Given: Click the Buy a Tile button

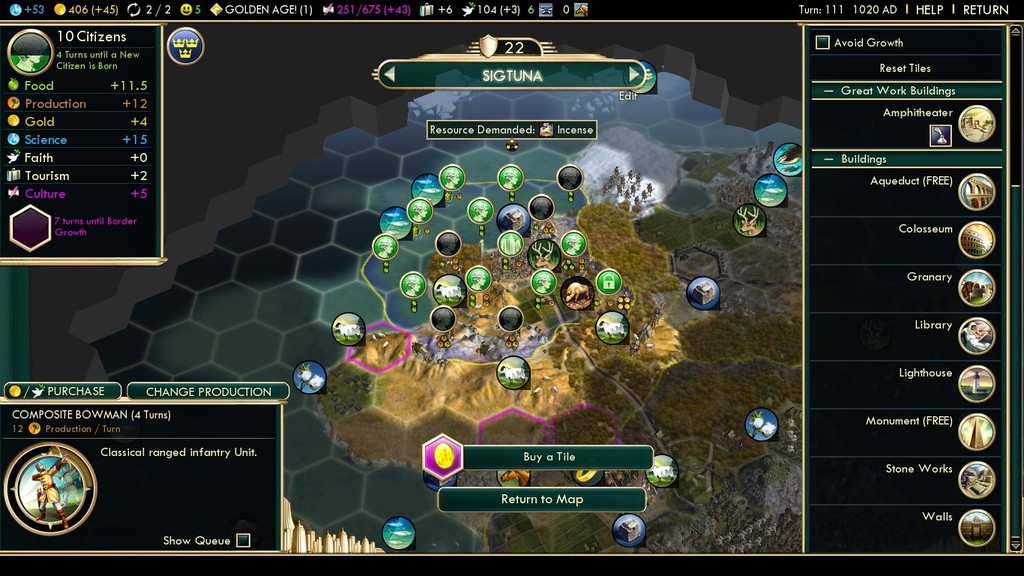Looking at the screenshot, I should pos(549,457).
